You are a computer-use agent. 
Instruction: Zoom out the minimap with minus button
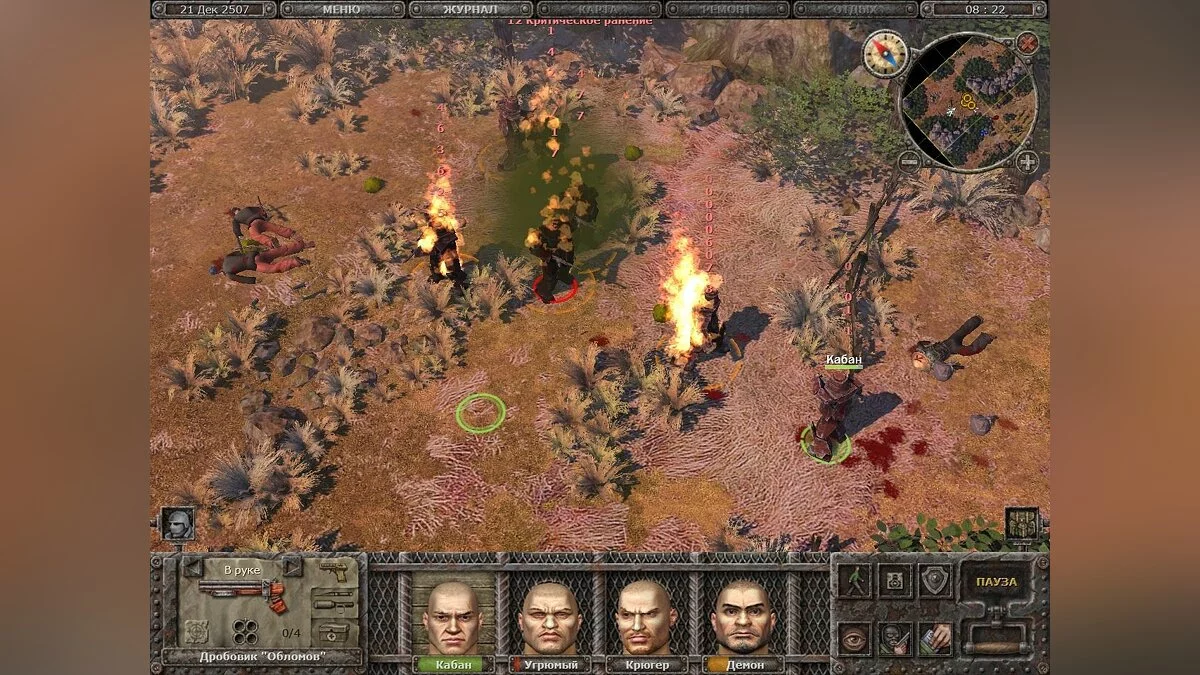click(x=908, y=162)
